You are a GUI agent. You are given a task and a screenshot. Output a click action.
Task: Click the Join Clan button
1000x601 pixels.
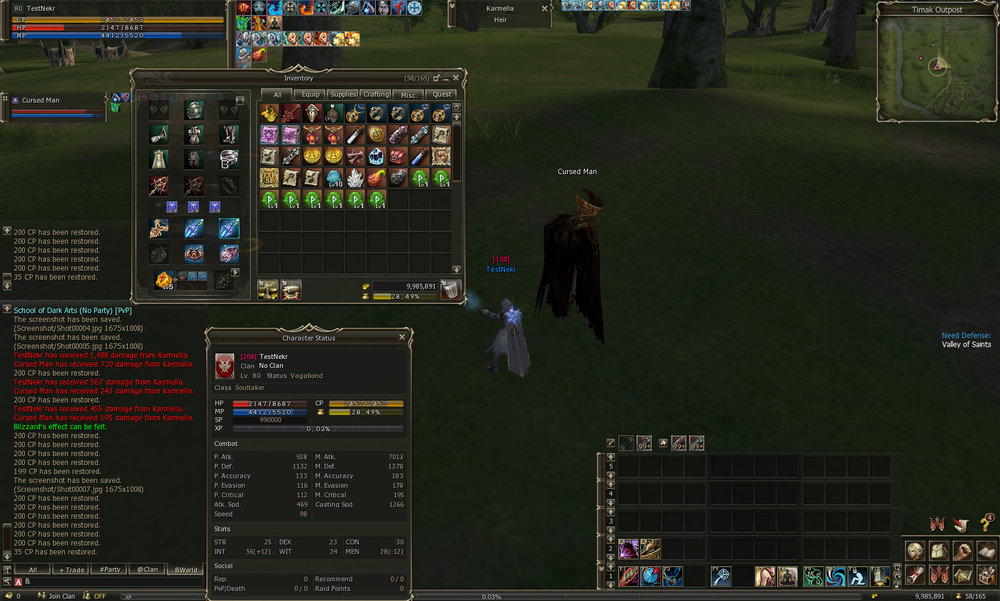click(59, 595)
